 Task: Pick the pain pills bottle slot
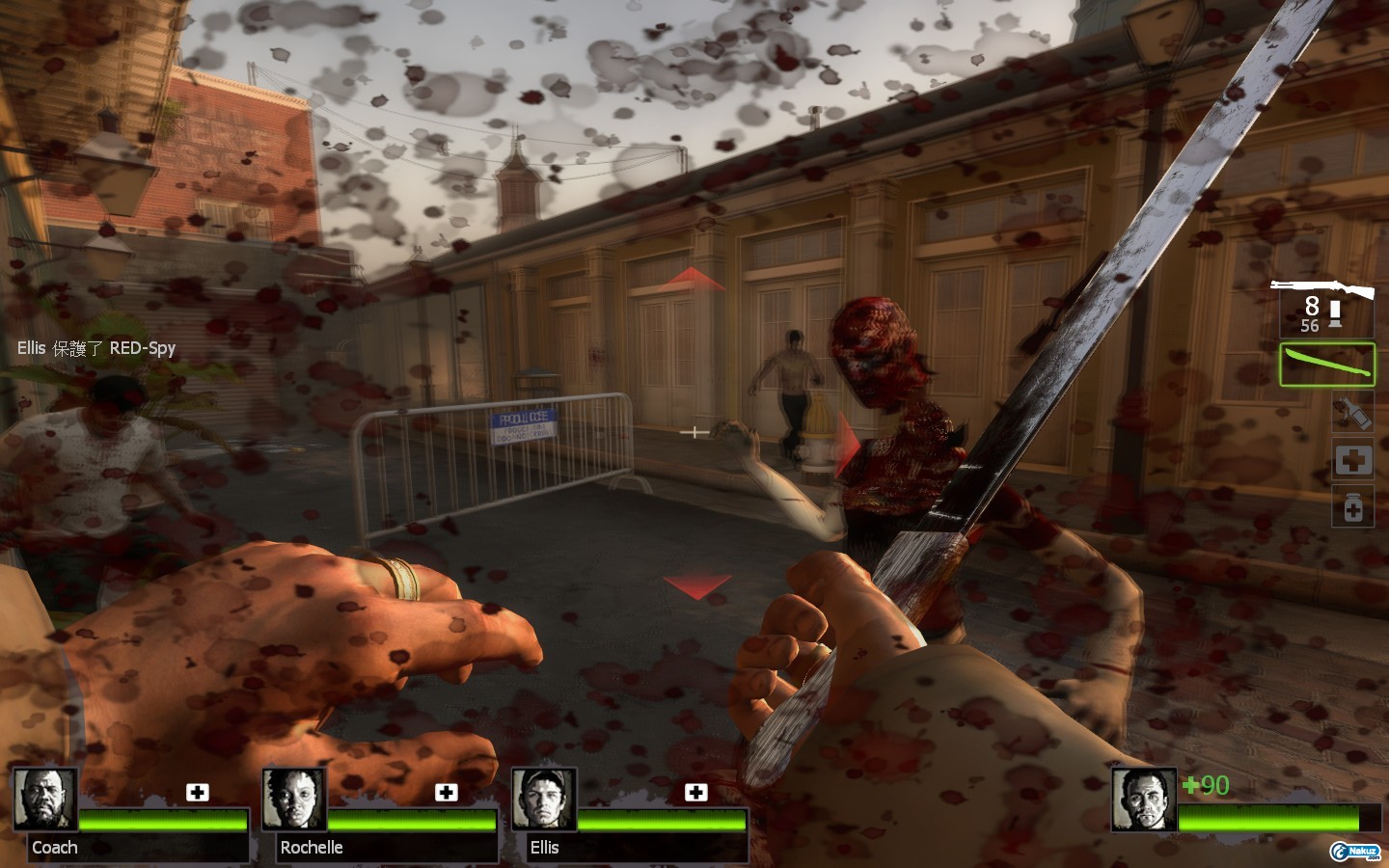pyautogui.click(x=1352, y=506)
